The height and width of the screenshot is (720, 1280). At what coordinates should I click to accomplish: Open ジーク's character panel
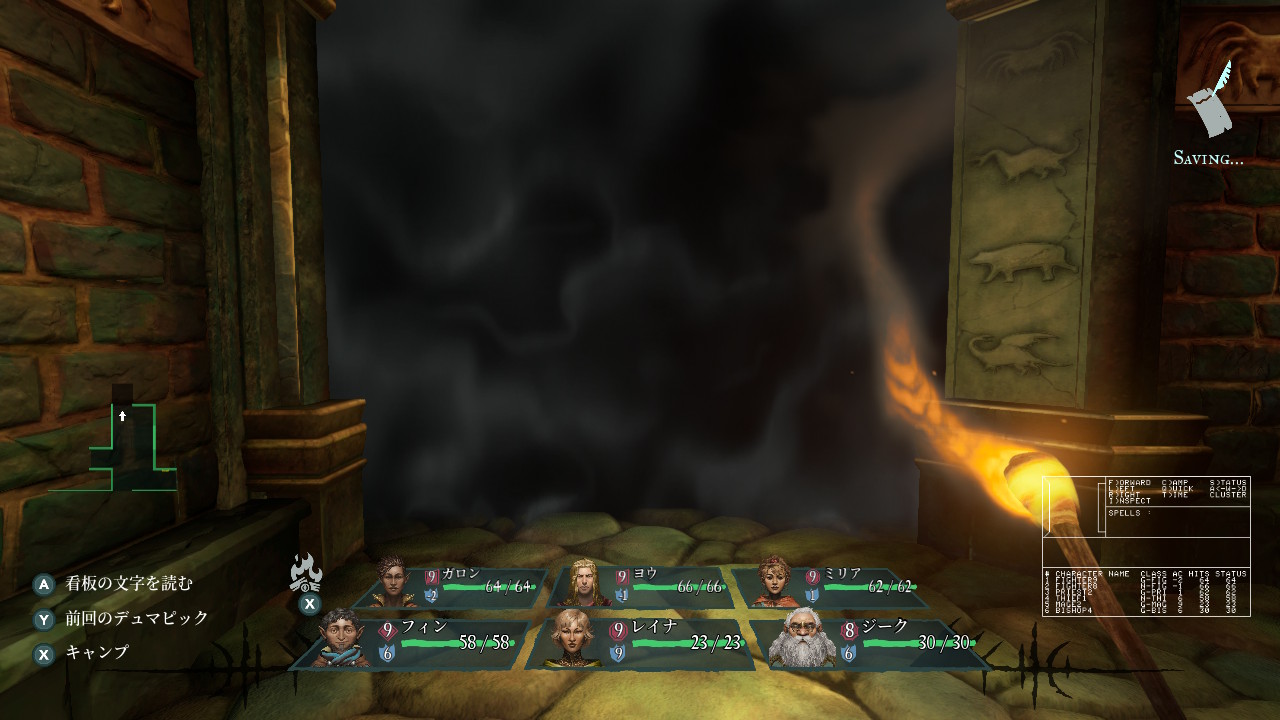(x=870, y=642)
